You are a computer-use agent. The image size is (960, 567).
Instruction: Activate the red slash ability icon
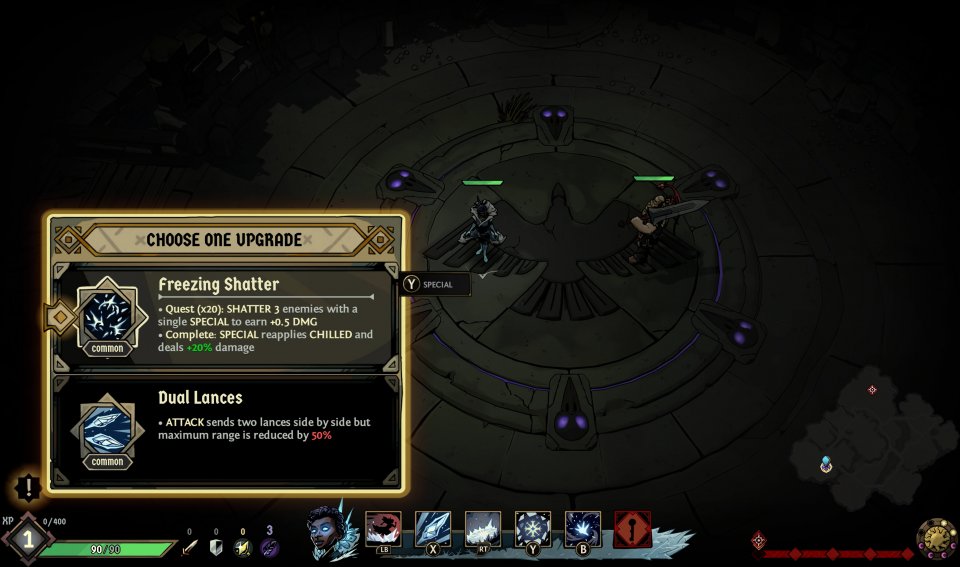383,528
